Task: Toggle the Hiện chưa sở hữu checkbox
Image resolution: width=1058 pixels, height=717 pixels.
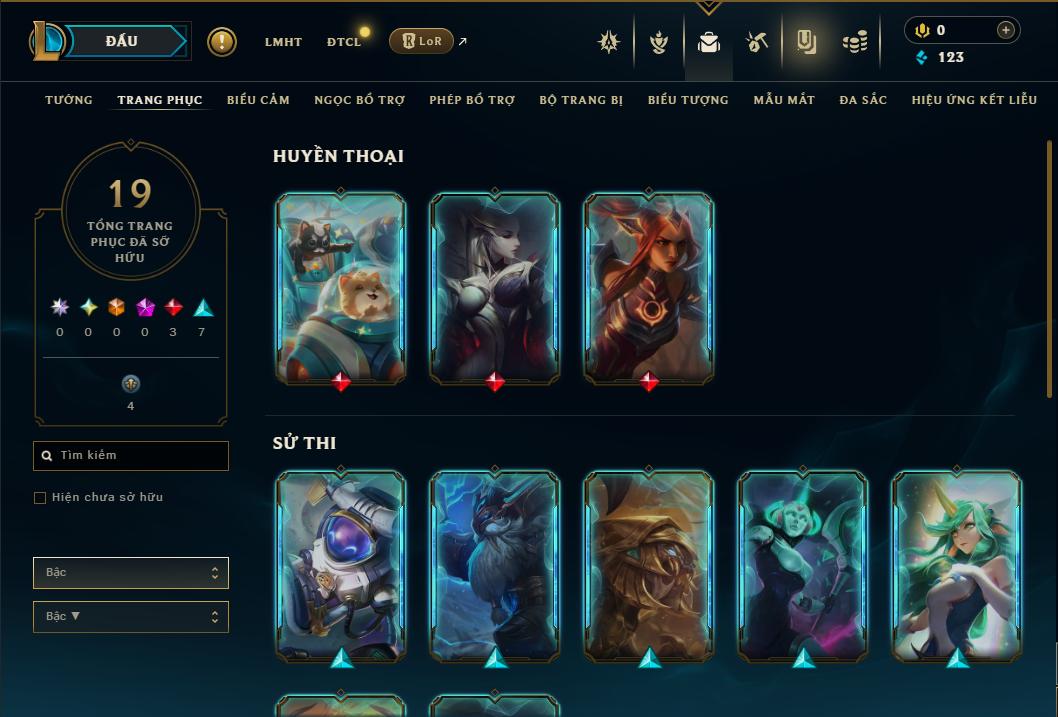Action: tap(40, 498)
